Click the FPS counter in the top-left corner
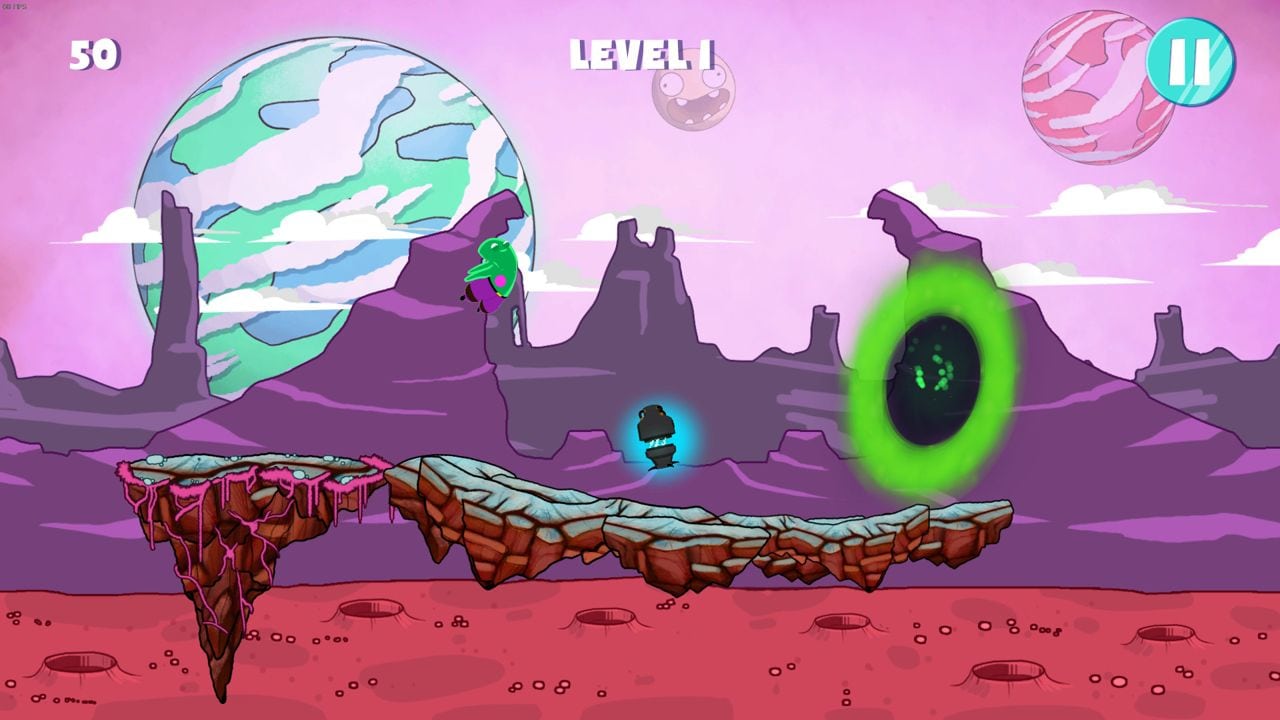Image resolution: width=1280 pixels, height=720 pixels. tap(14, 6)
